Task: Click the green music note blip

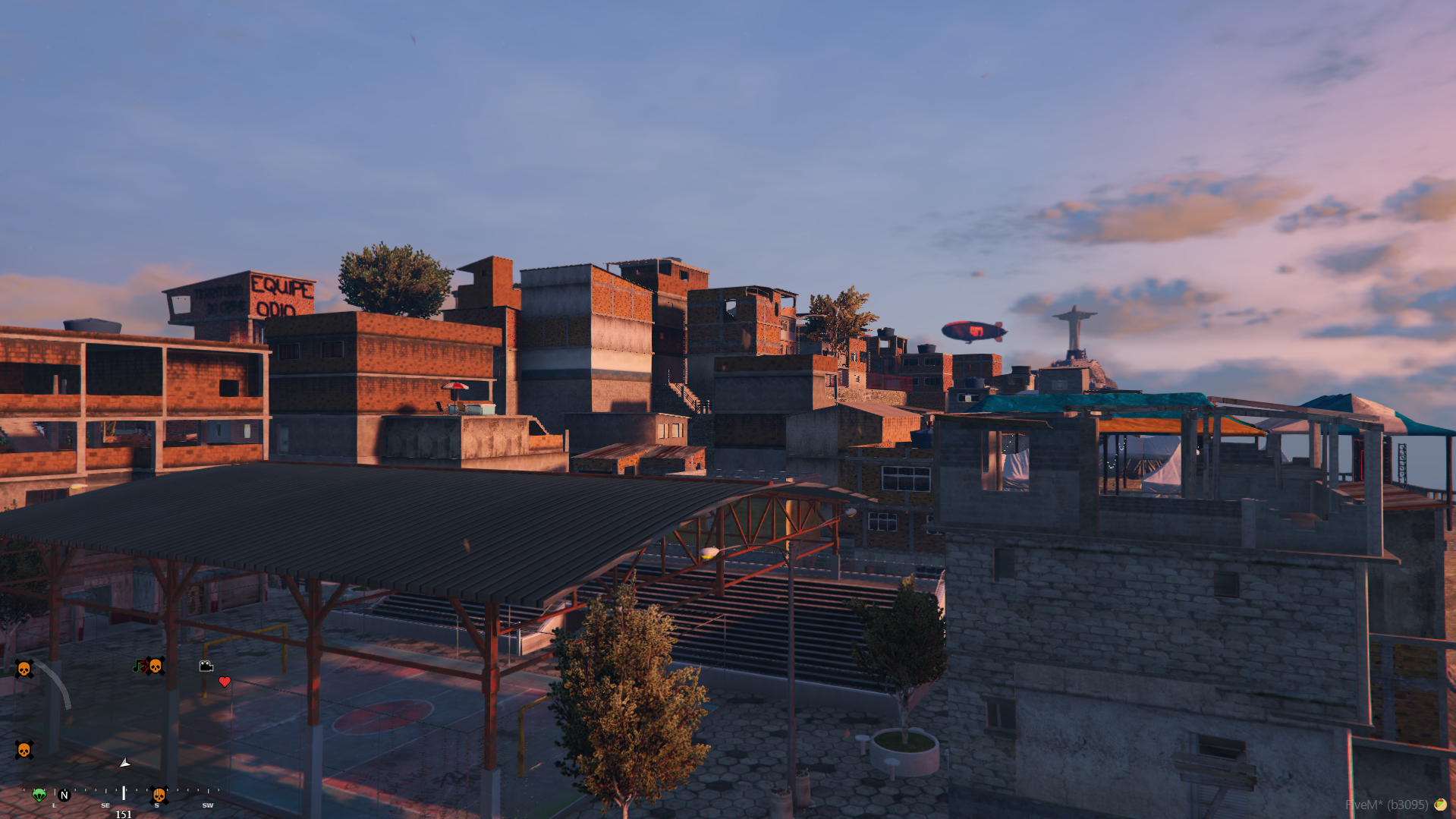Action: [137, 666]
